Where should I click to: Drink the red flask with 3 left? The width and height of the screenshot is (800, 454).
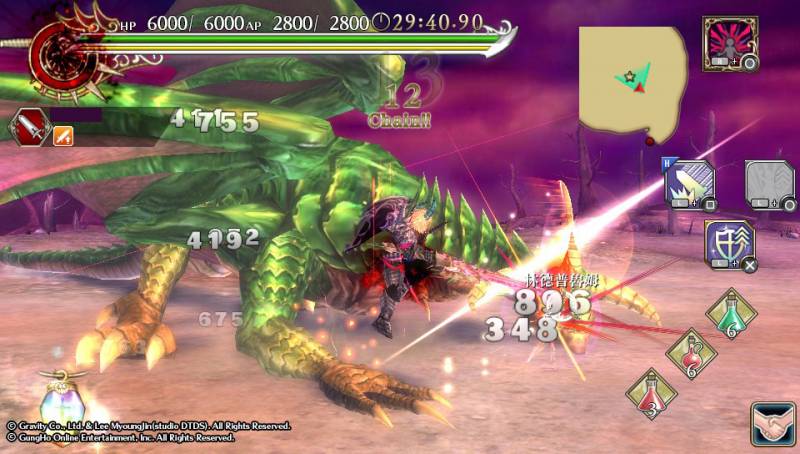(x=651, y=392)
